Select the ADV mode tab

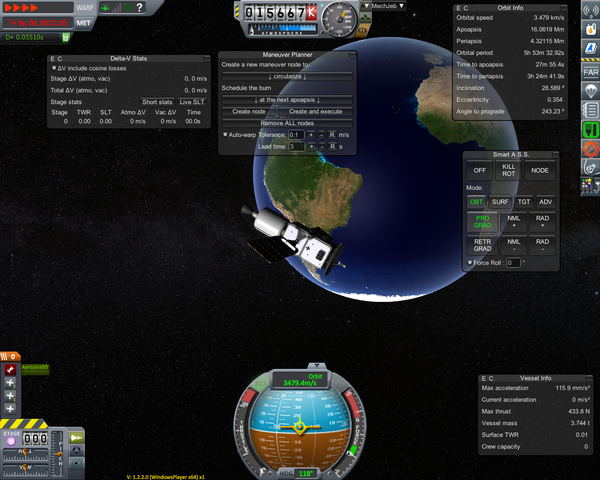click(x=545, y=202)
